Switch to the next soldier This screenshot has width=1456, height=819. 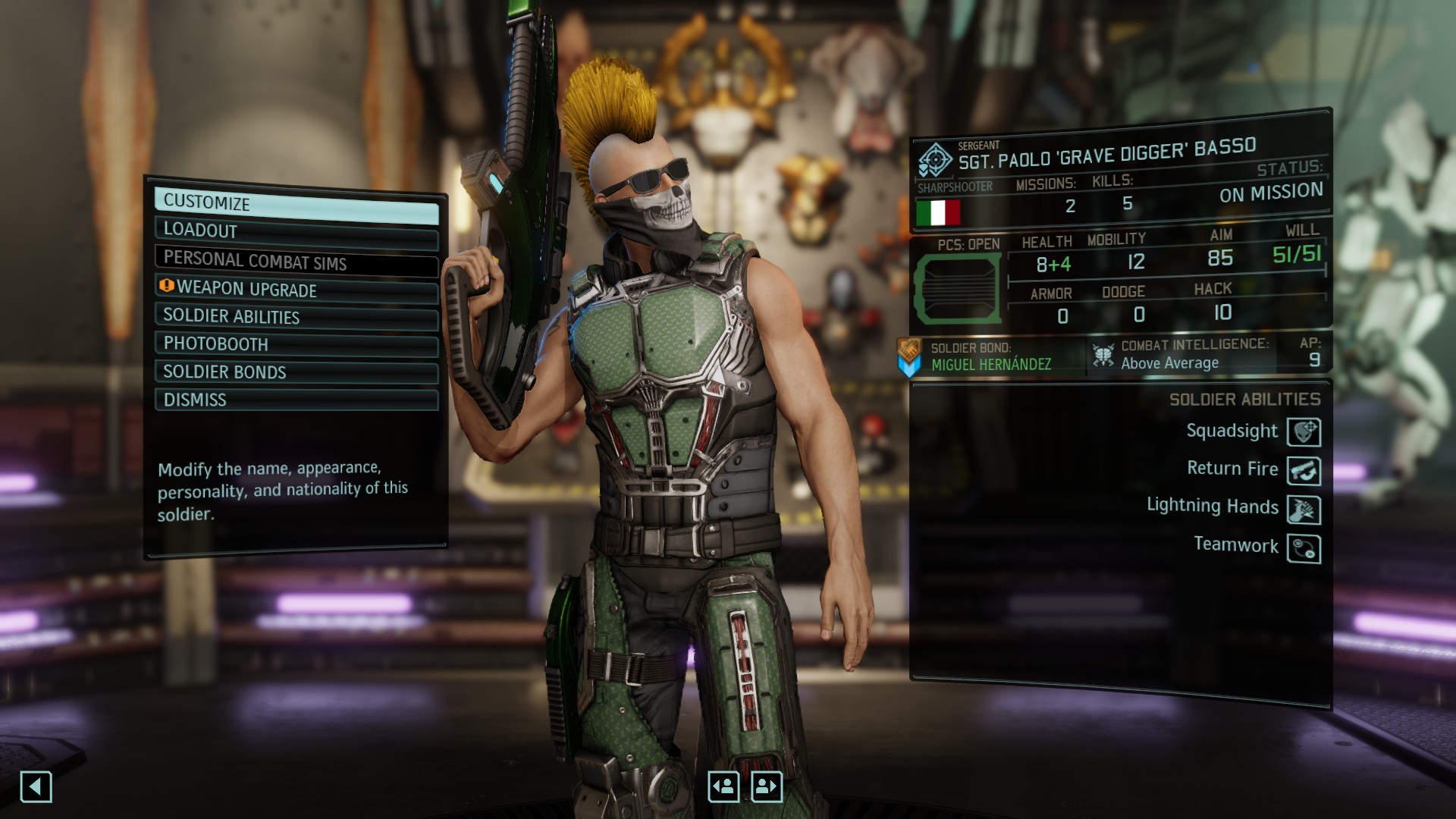(x=767, y=787)
